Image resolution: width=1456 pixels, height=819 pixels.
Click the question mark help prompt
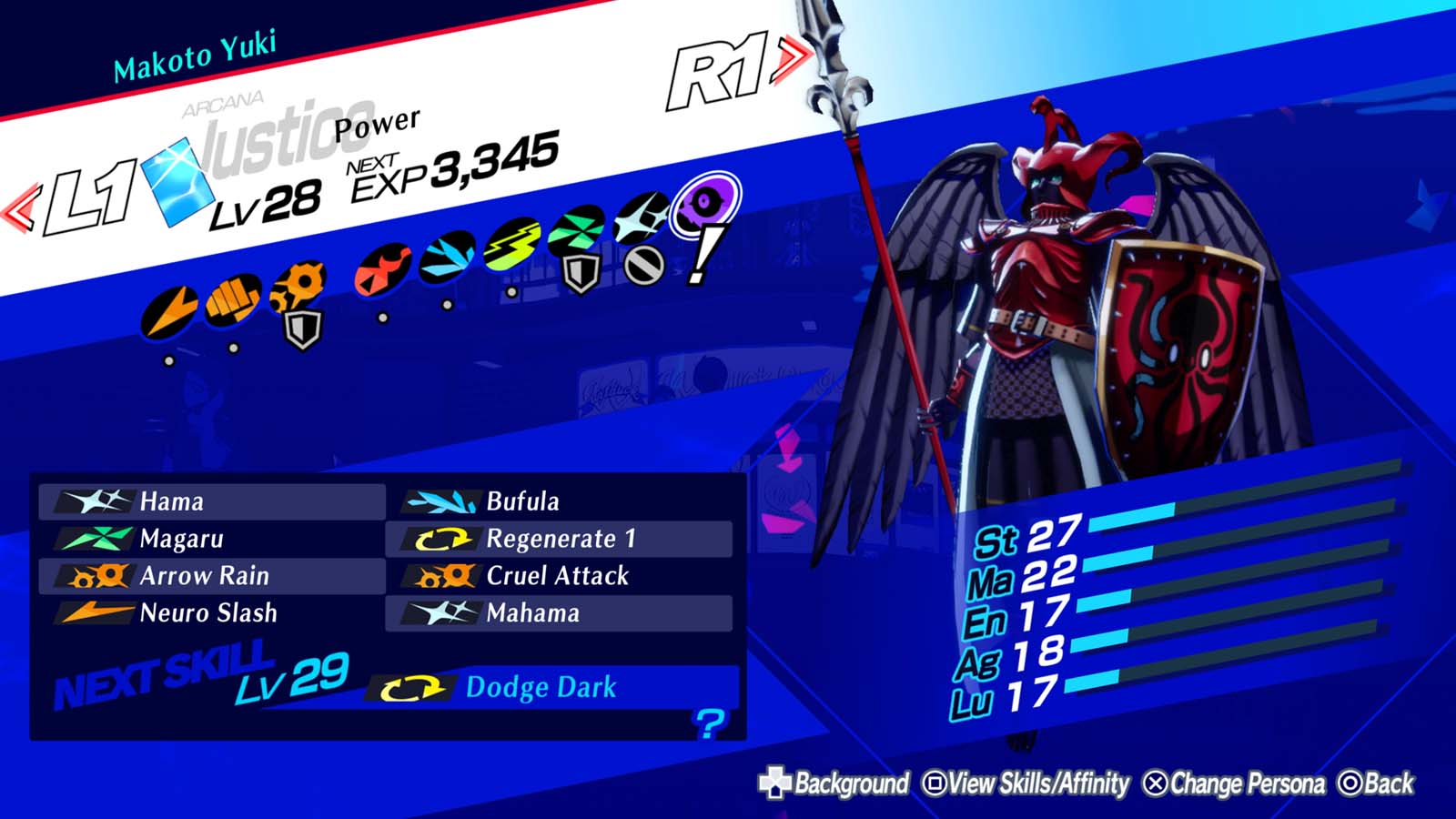[x=708, y=724]
